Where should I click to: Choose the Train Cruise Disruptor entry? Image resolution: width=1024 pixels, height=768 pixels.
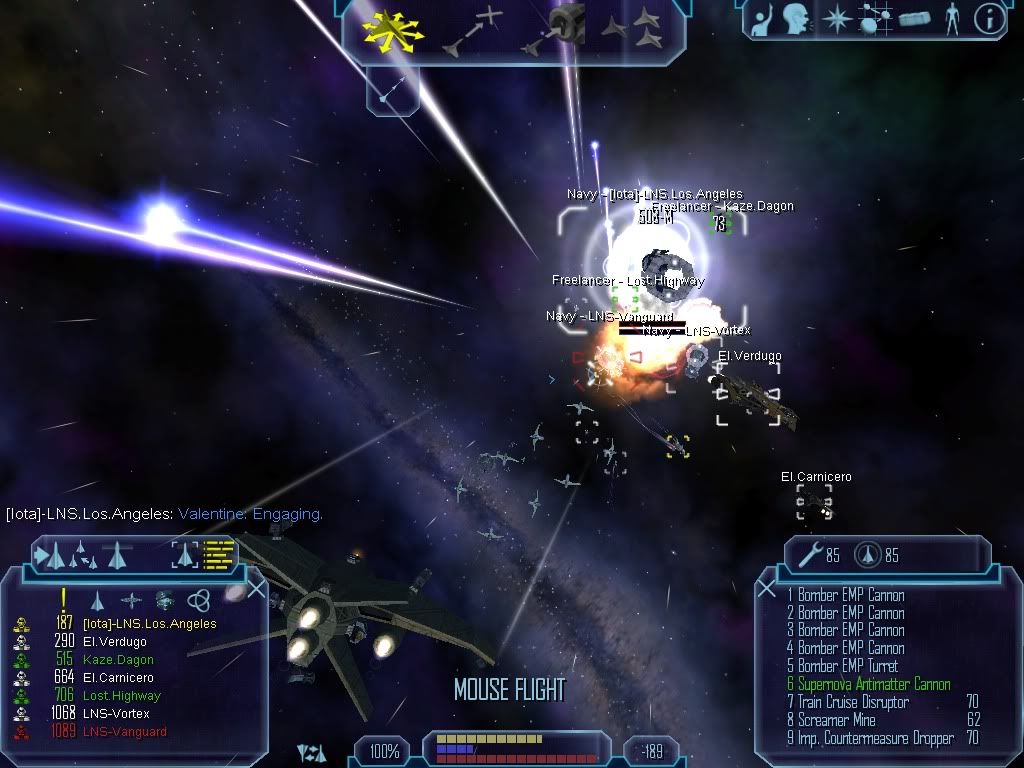[853, 703]
